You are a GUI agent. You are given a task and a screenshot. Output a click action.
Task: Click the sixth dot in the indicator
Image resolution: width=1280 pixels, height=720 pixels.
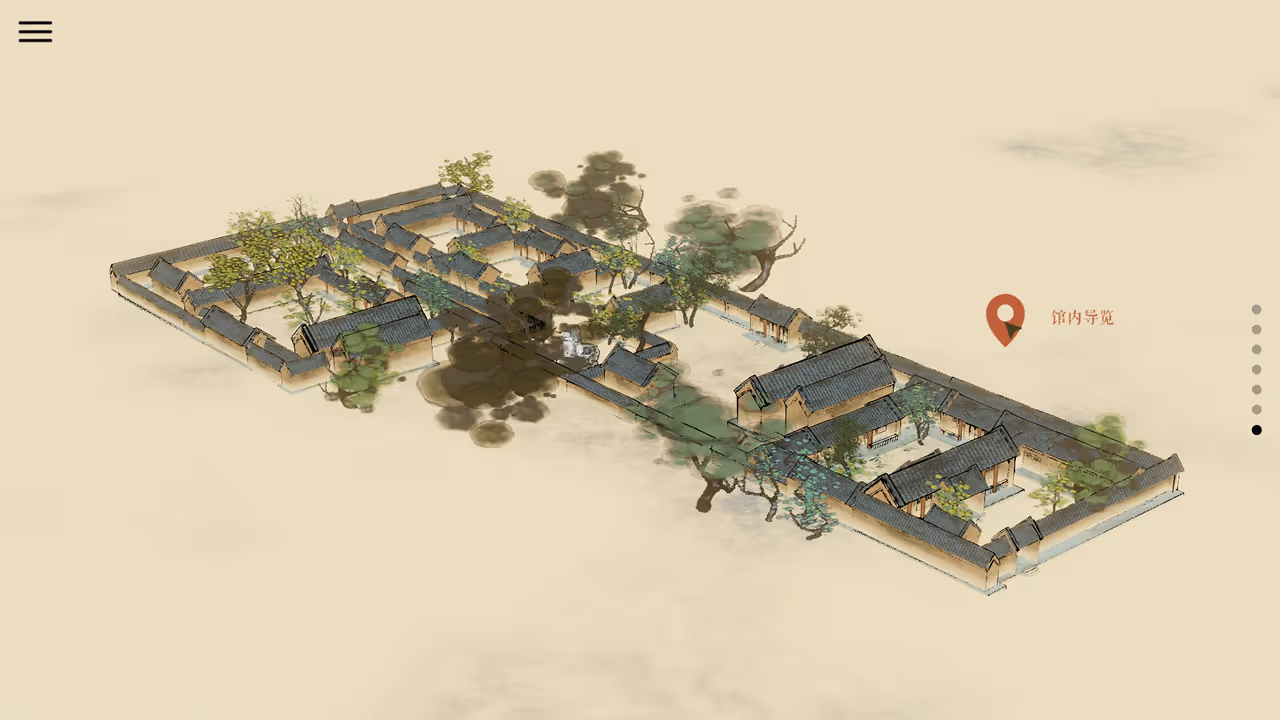1257,410
